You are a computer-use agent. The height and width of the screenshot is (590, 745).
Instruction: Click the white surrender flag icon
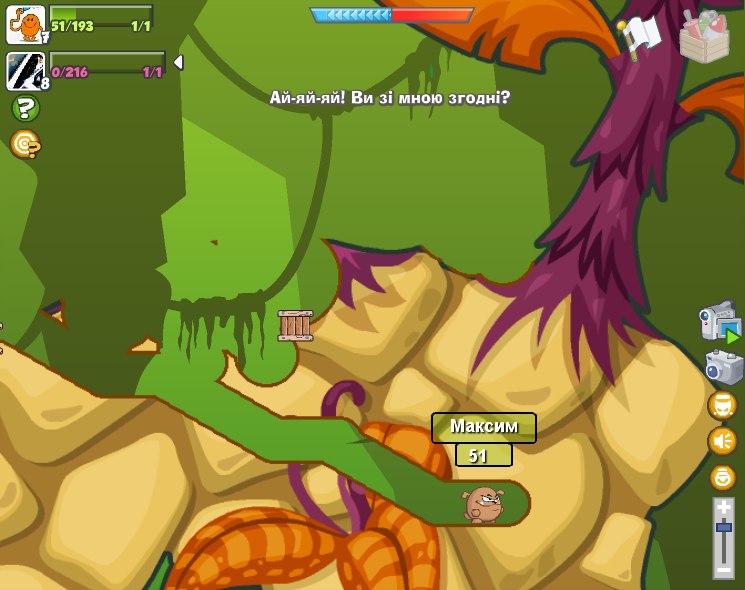point(640,35)
